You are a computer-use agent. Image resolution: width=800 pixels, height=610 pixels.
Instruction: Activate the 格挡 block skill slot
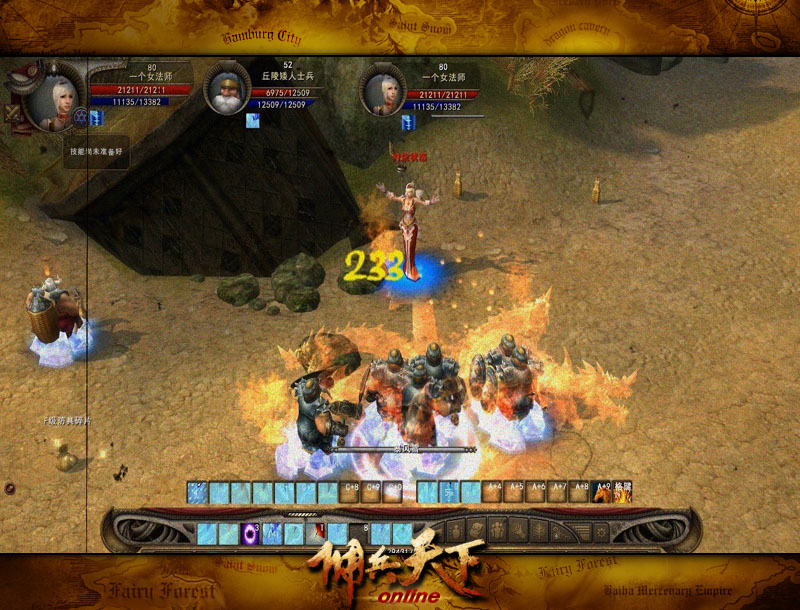[623, 492]
